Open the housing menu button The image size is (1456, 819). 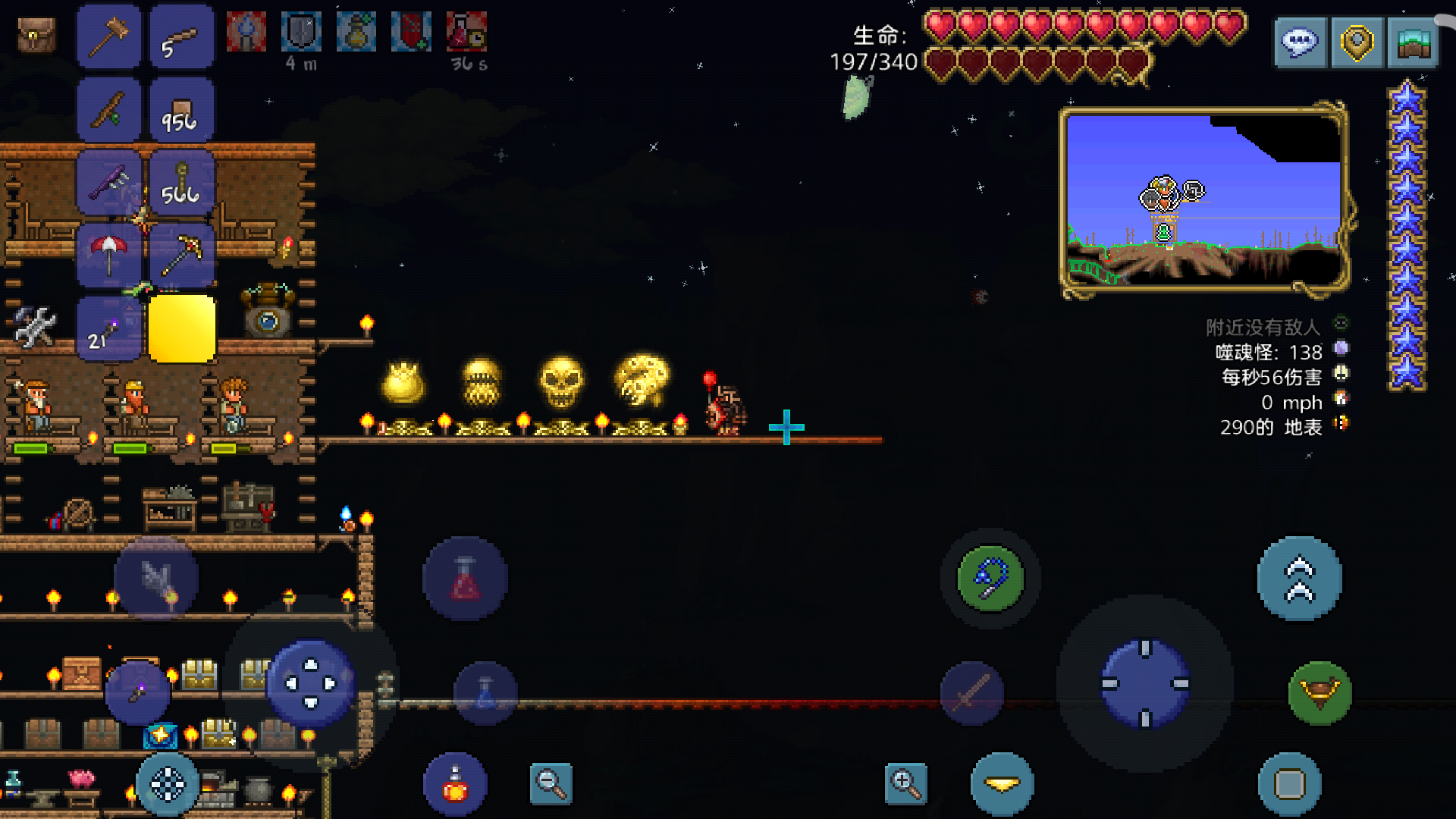click(x=1413, y=42)
